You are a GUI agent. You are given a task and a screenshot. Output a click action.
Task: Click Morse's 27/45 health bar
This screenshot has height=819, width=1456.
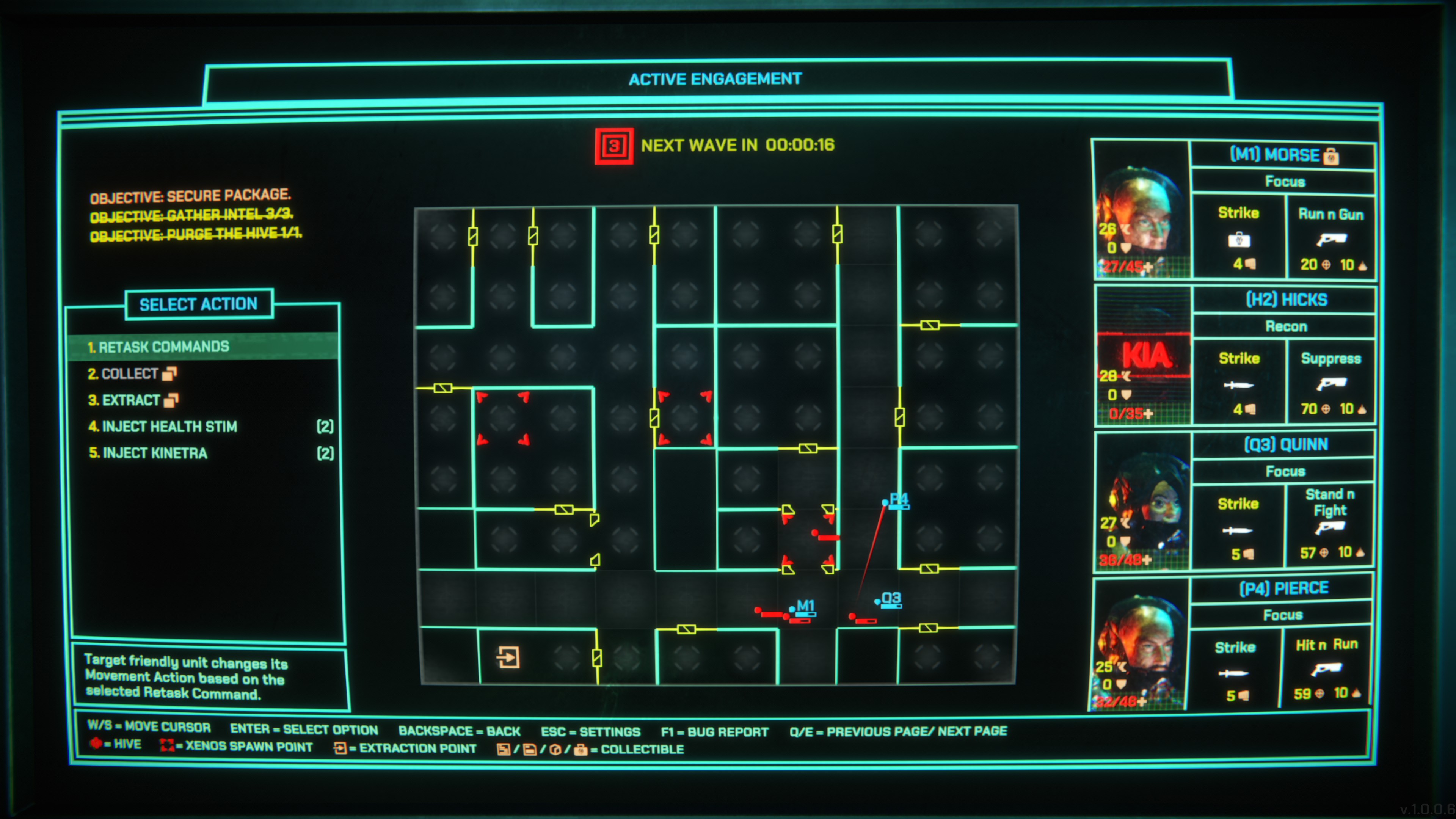[x=1123, y=267]
